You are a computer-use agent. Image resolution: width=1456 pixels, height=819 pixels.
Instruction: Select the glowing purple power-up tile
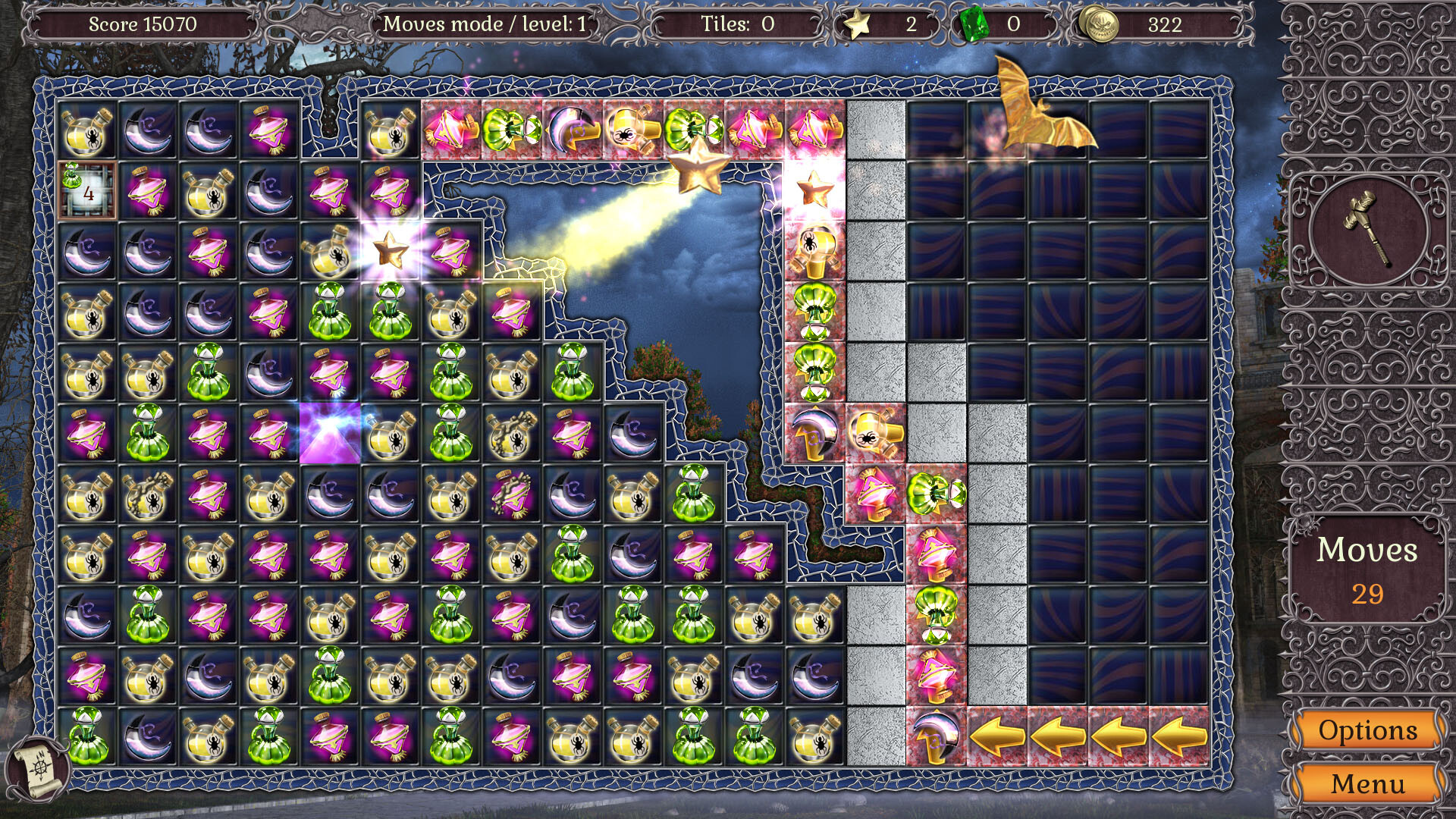[328, 432]
